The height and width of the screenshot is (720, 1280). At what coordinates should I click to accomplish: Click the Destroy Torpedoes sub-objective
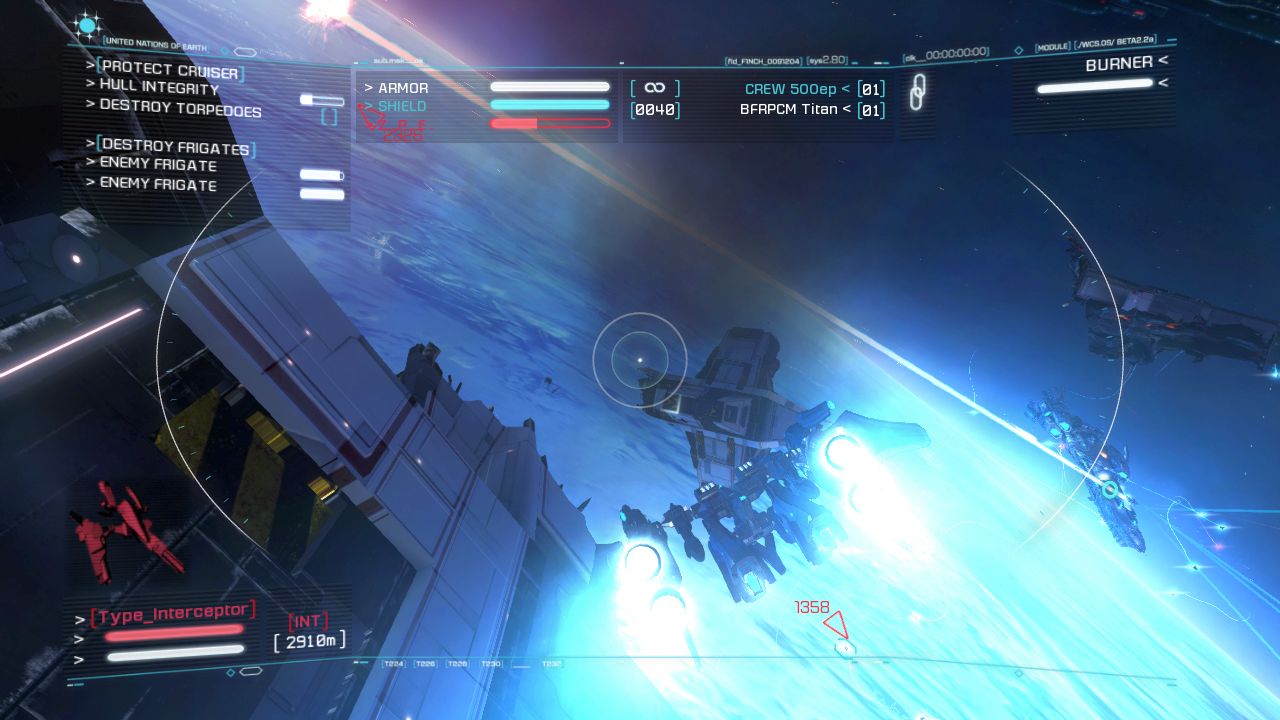180,108
